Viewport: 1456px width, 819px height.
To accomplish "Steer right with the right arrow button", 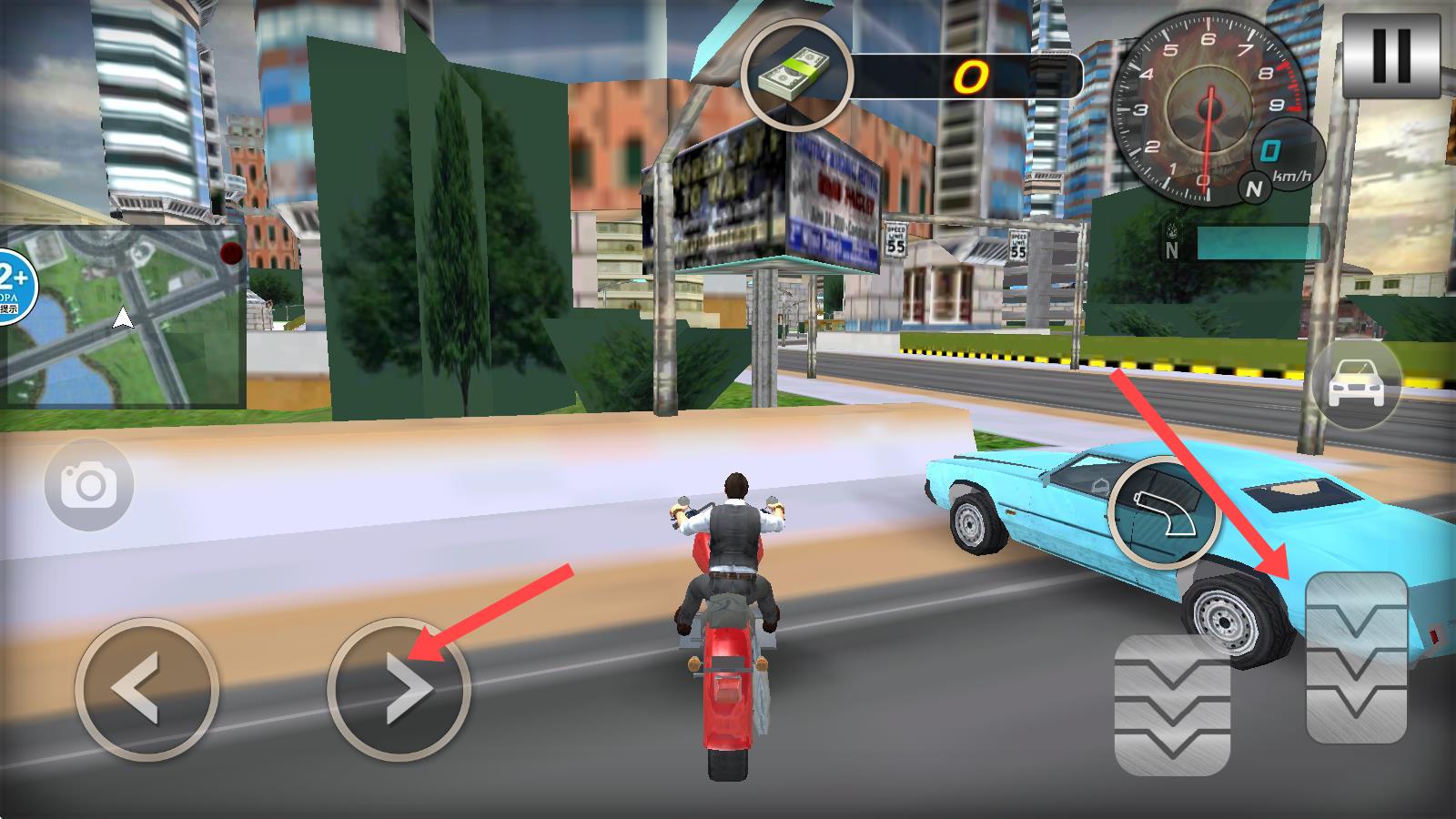I will click(x=399, y=689).
